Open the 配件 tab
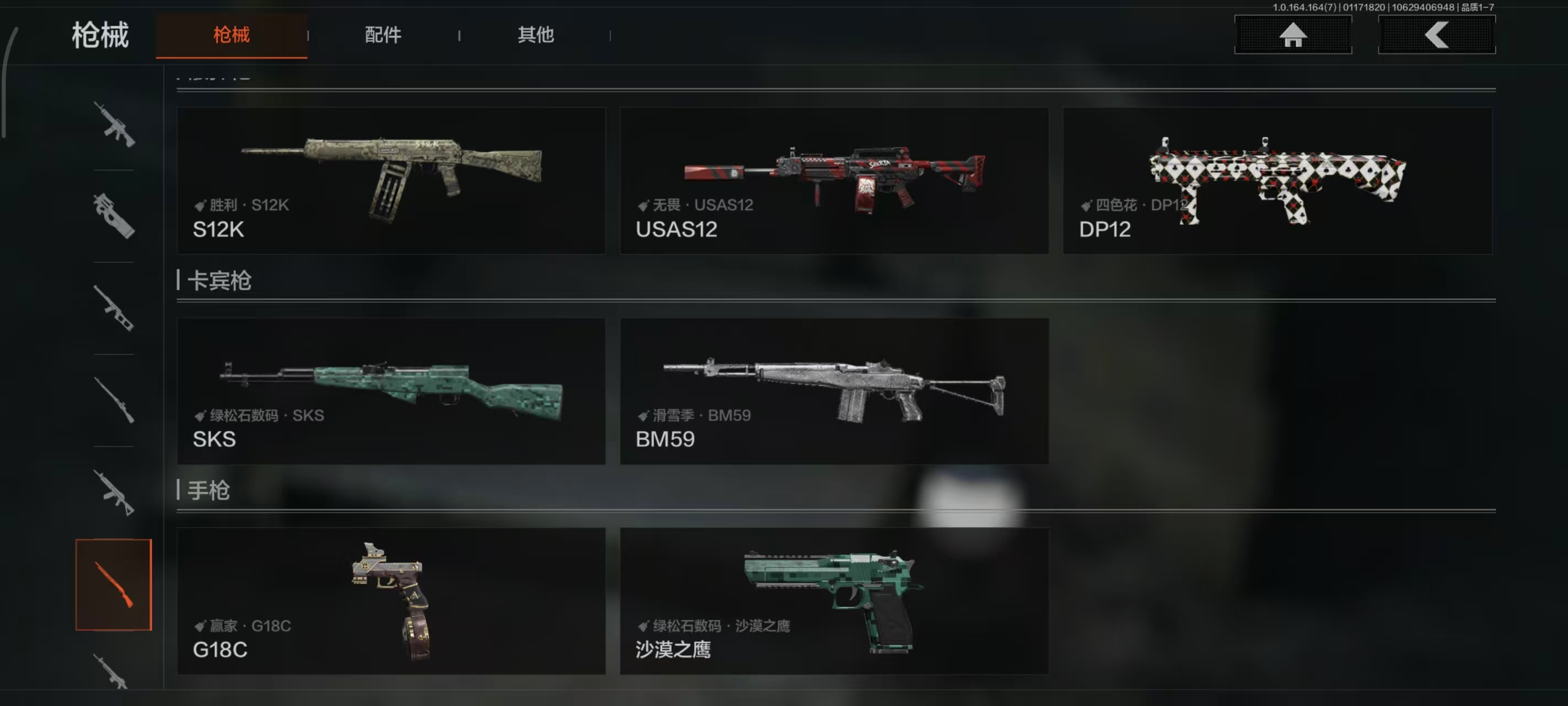 pos(383,35)
